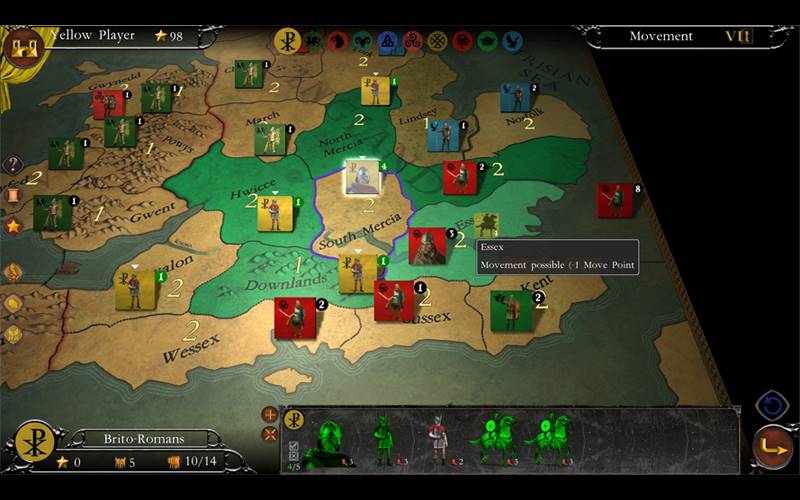This screenshot has height=500, width=800.
Task: Select the blue army in Lindsey
Action: [443, 135]
